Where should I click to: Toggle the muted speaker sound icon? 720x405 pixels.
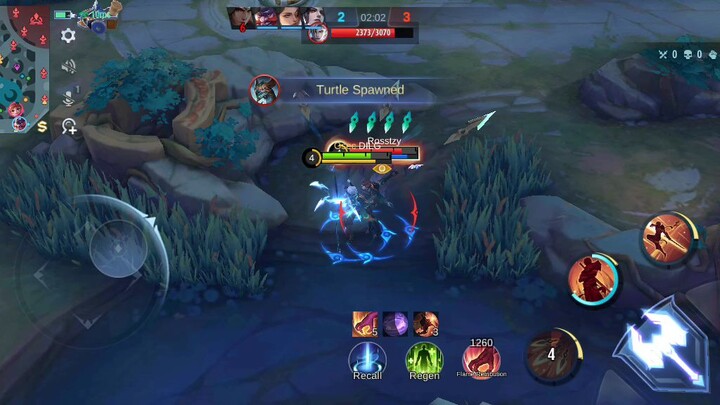tap(68, 67)
